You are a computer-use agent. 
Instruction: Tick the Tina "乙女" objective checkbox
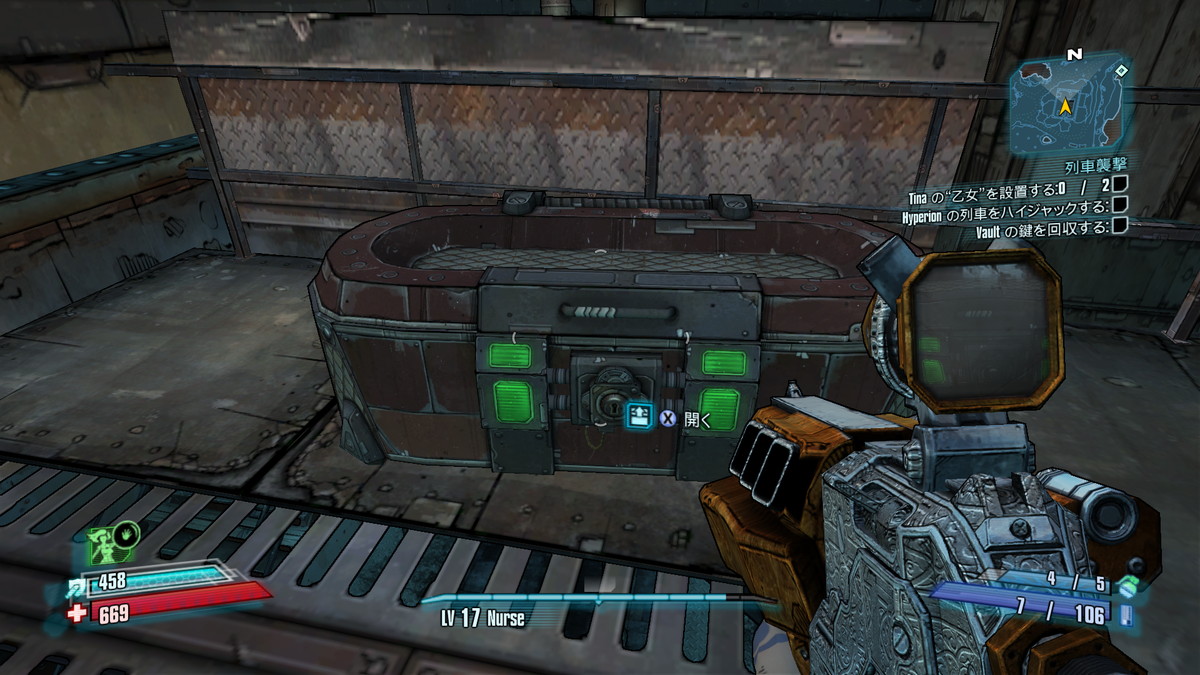pyautogui.click(x=1120, y=183)
